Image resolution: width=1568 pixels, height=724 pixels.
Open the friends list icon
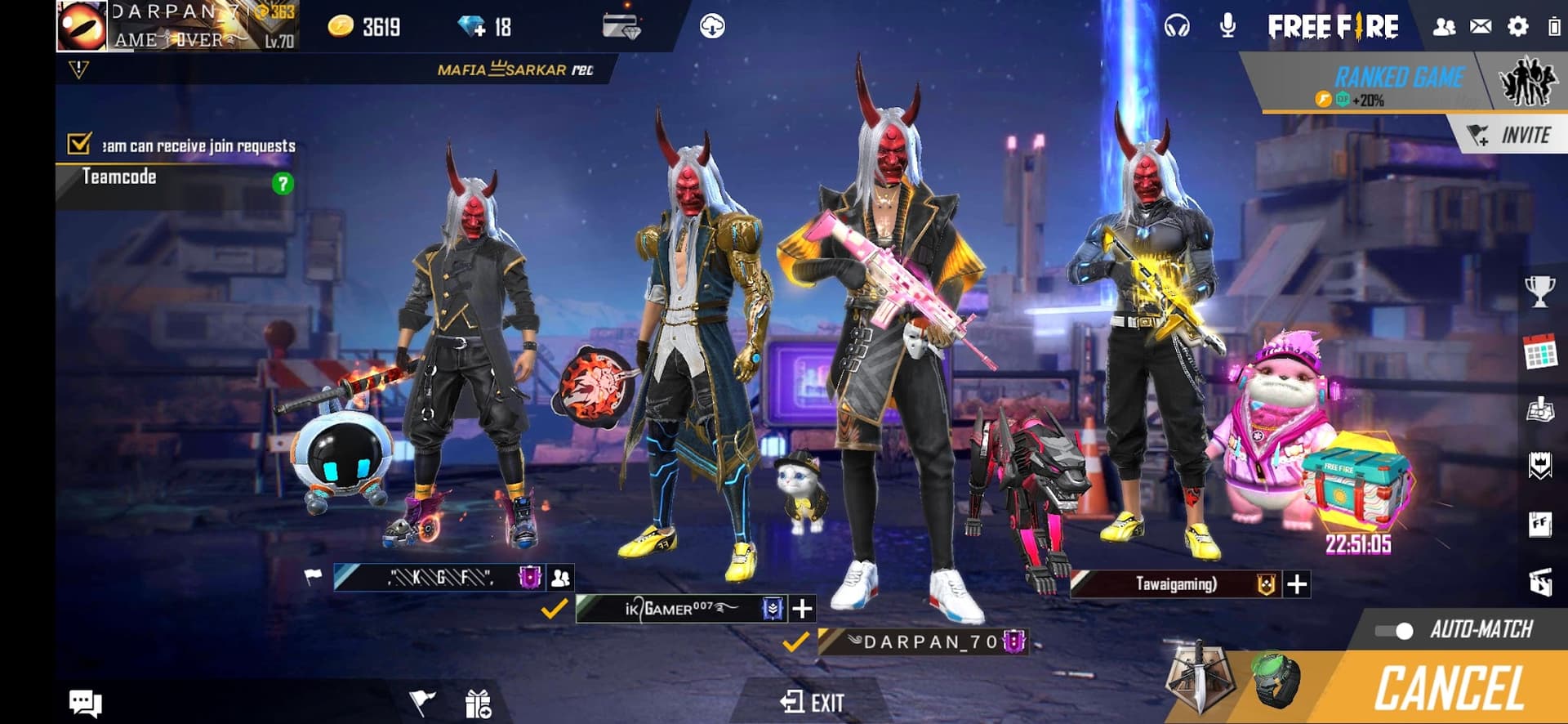click(x=1444, y=27)
